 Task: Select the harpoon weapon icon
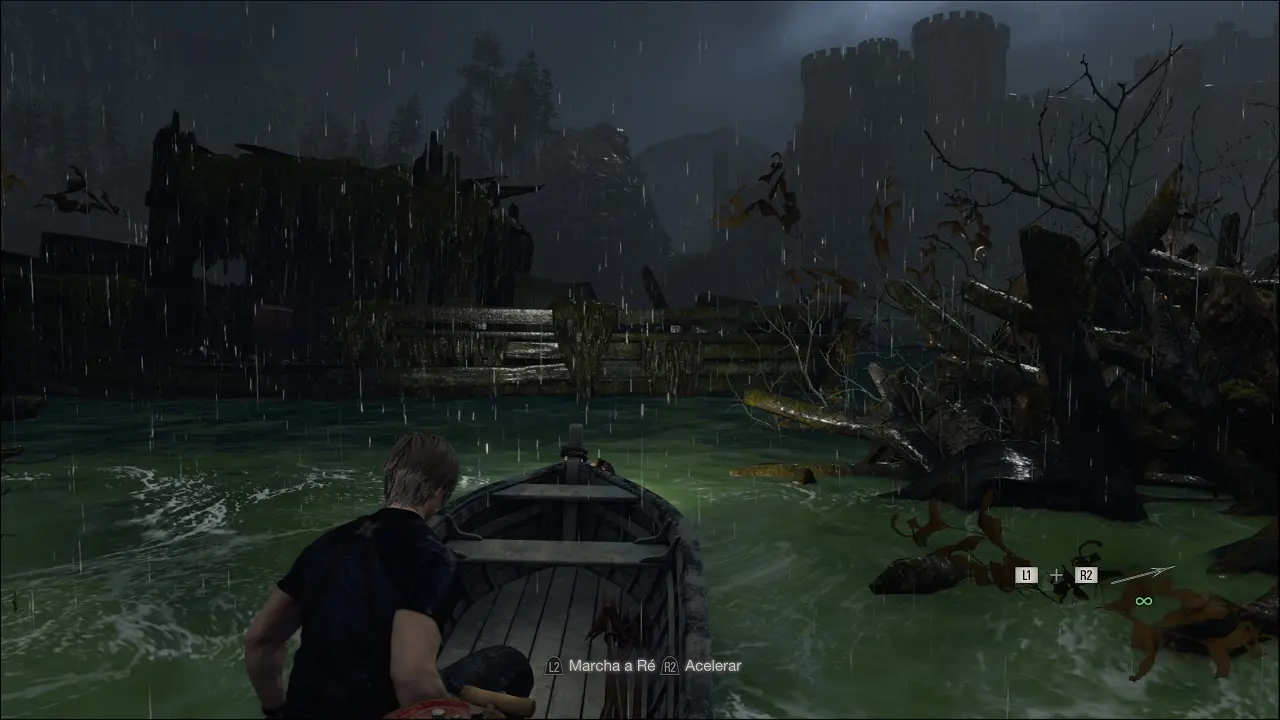1142,576
